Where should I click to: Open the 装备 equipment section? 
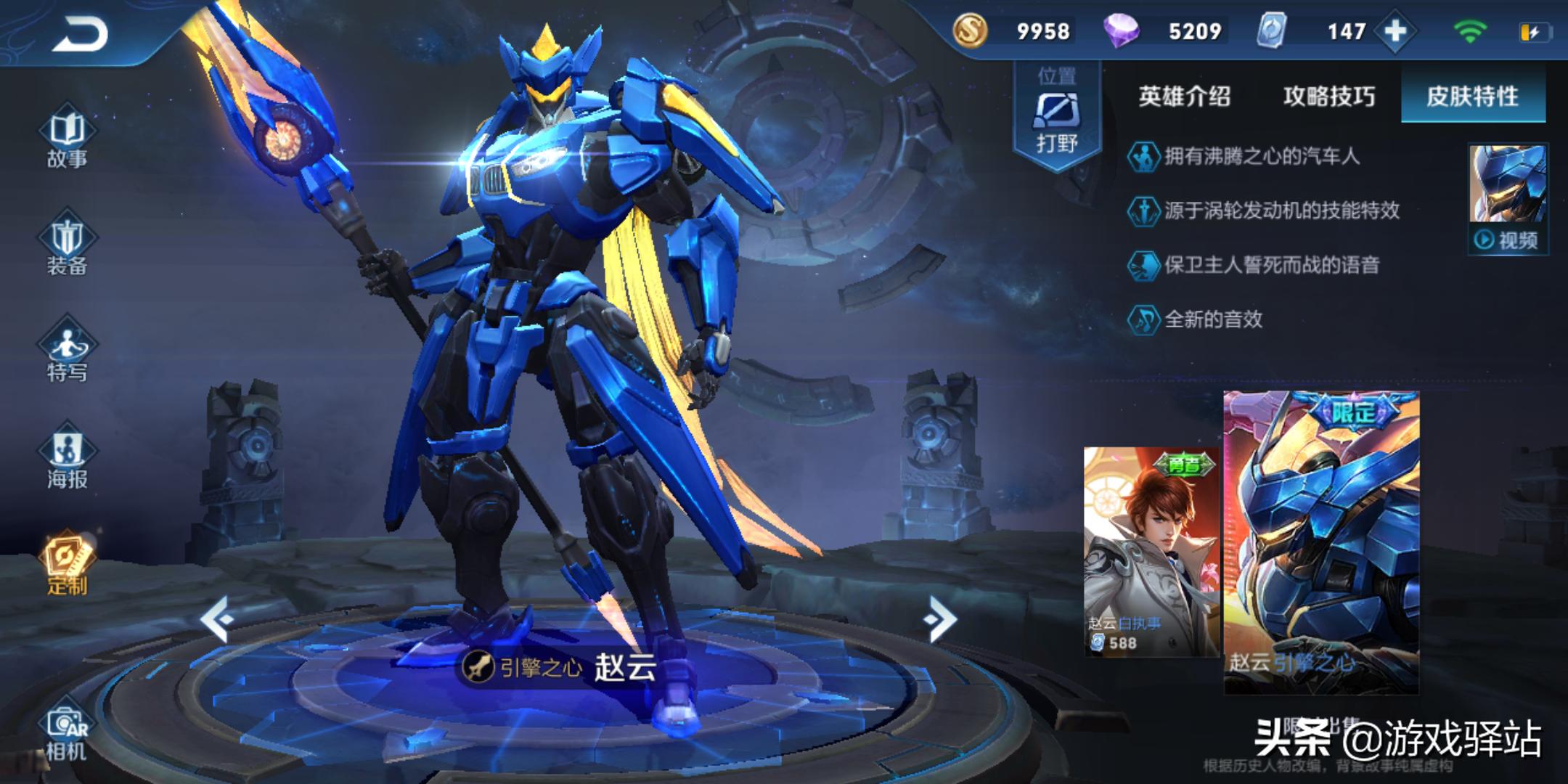67,245
